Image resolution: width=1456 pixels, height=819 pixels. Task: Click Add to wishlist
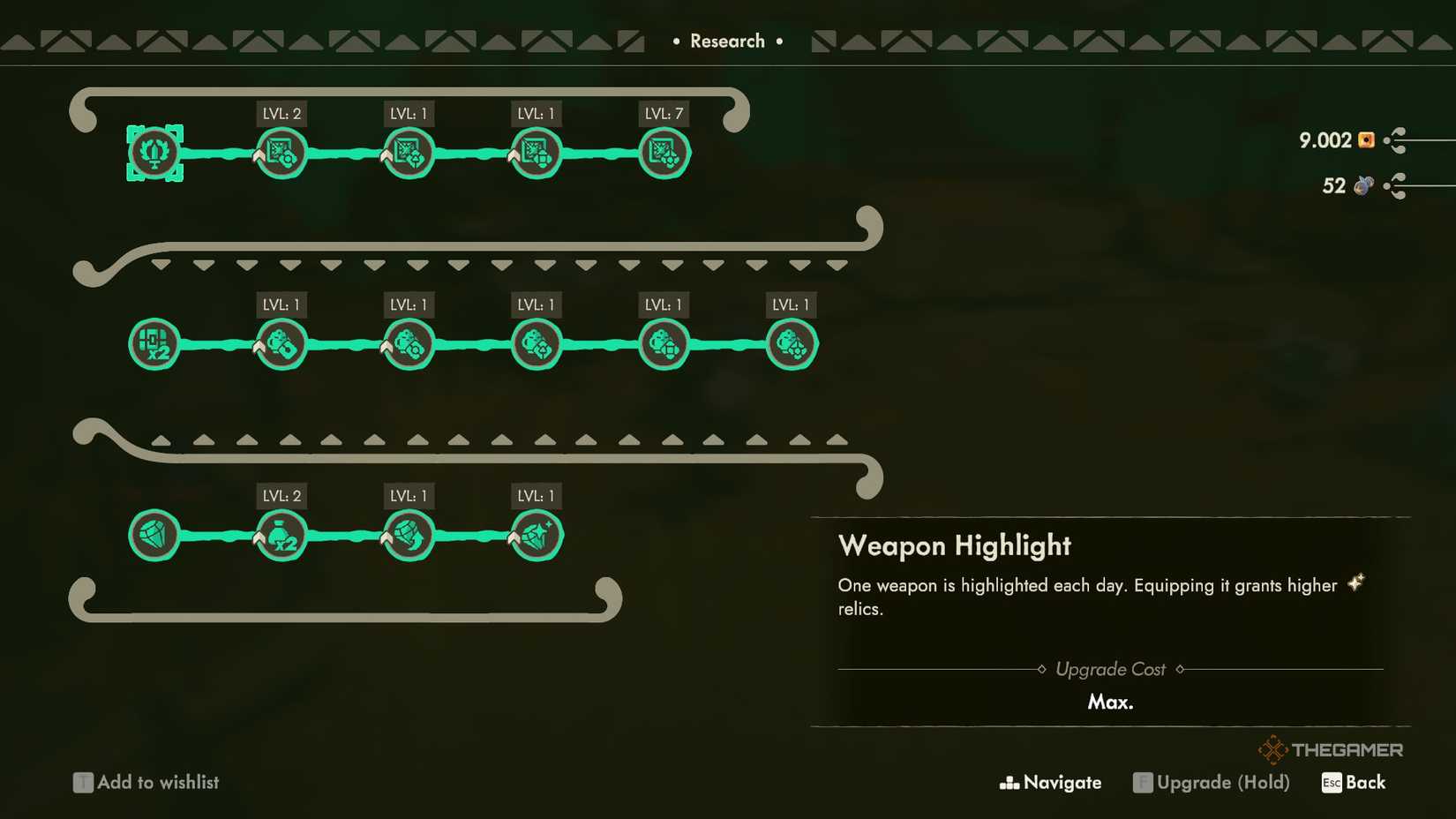146,782
